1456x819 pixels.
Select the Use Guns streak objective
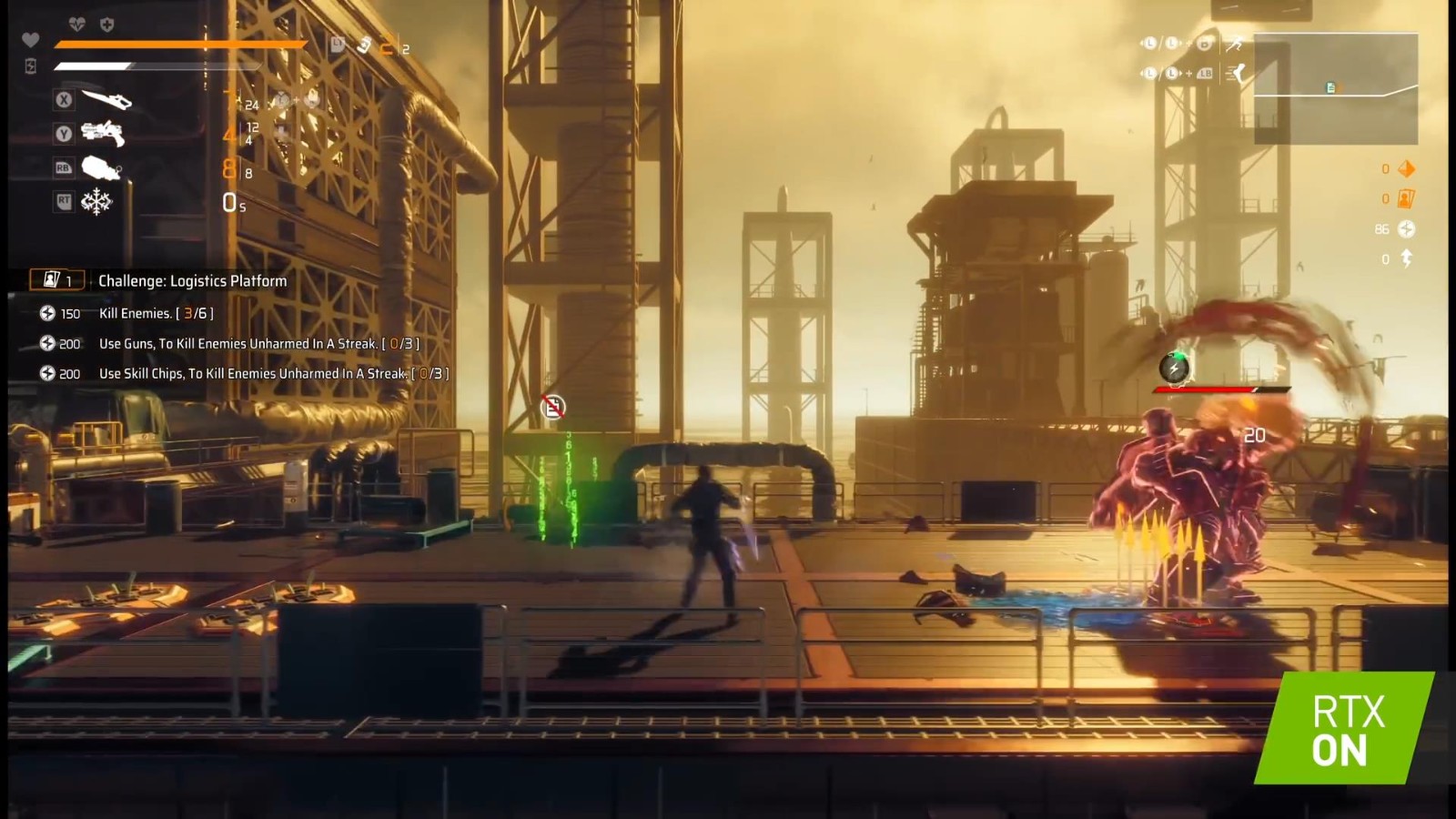258,344
